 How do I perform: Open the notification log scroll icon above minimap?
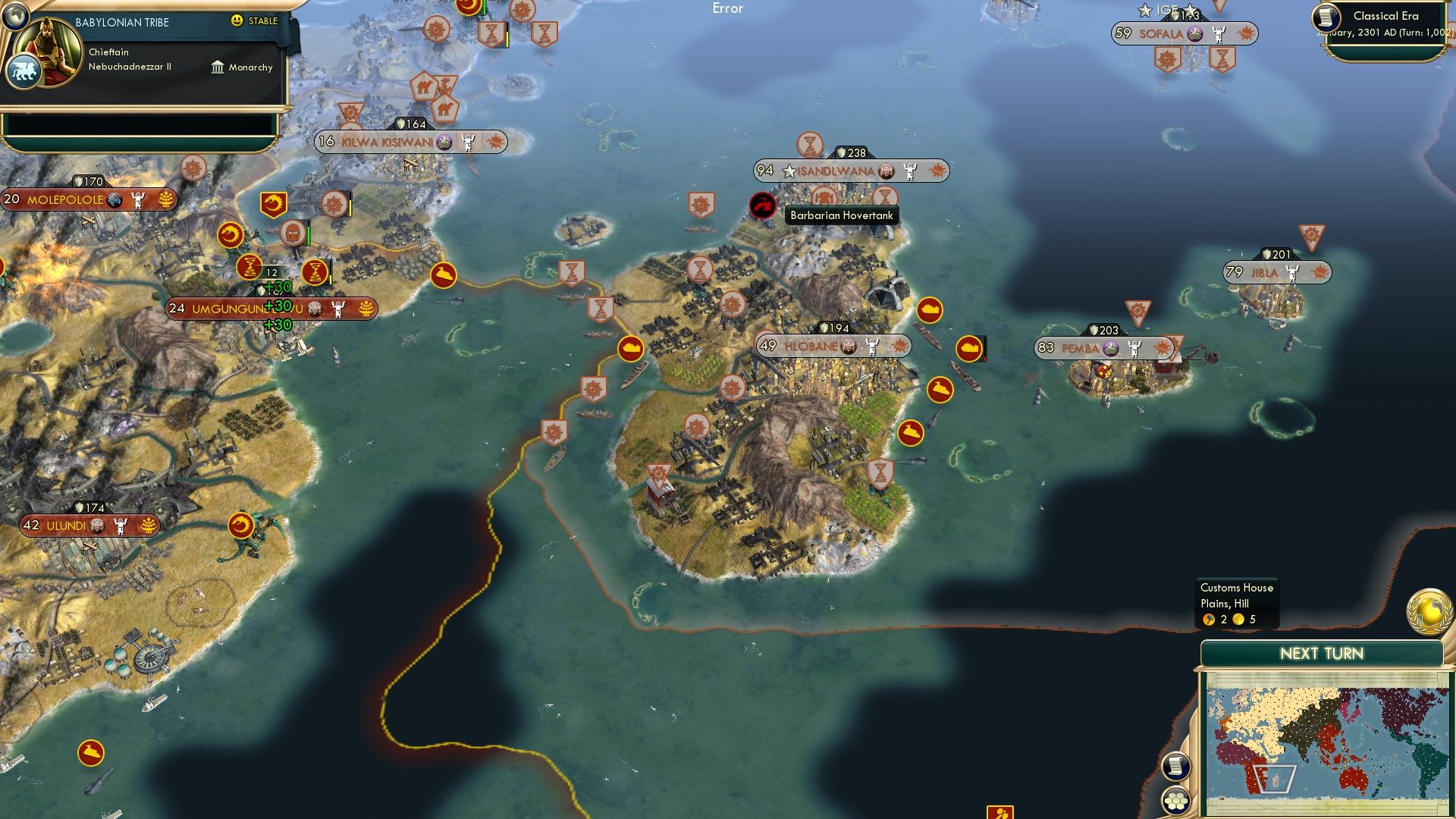pyautogui.click(x=1176, y=767)
